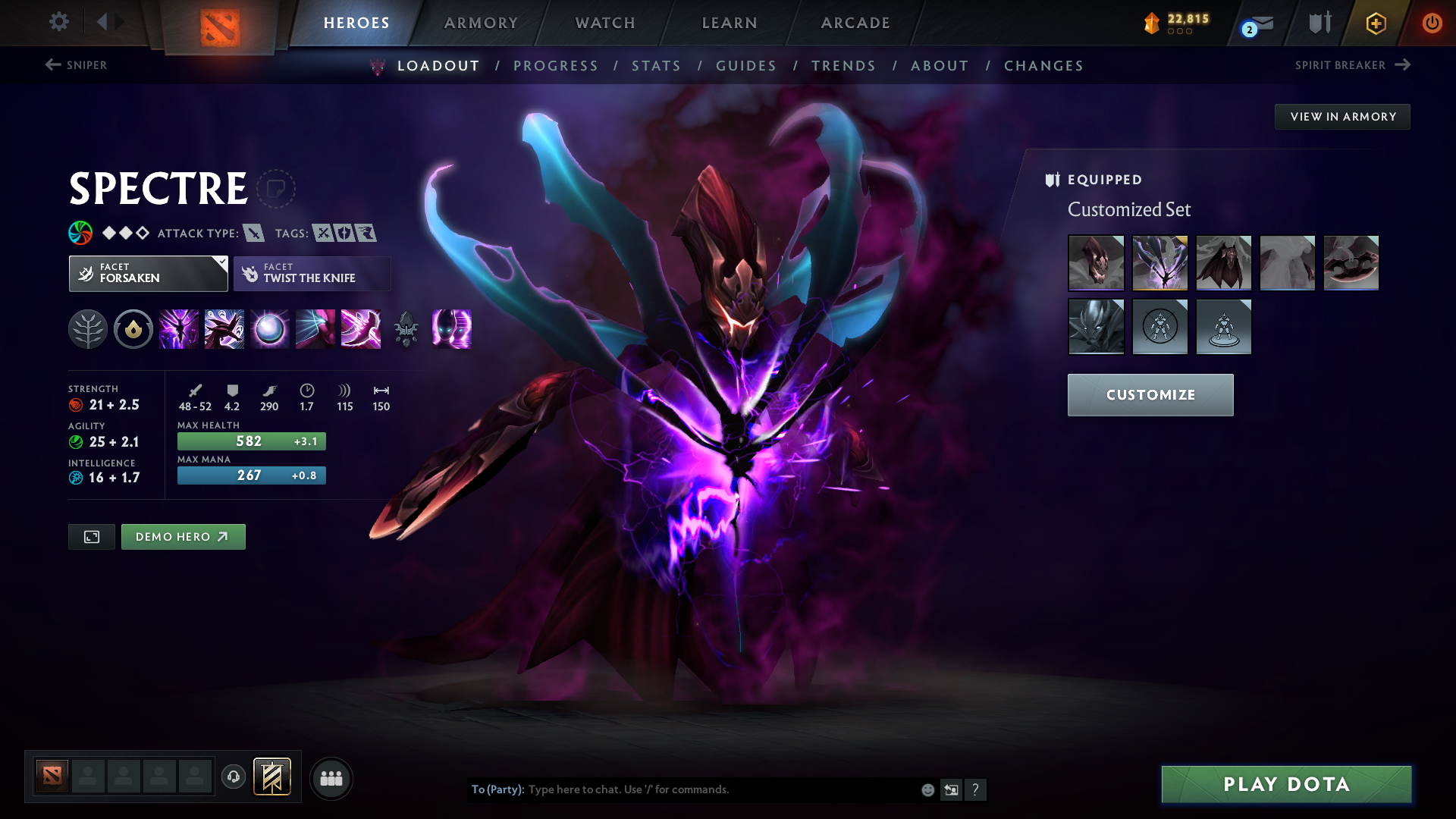Select the cape thumbnail in Customized Set
The height and width of the screenshot is (819, 1456).
coord(1224,263)
